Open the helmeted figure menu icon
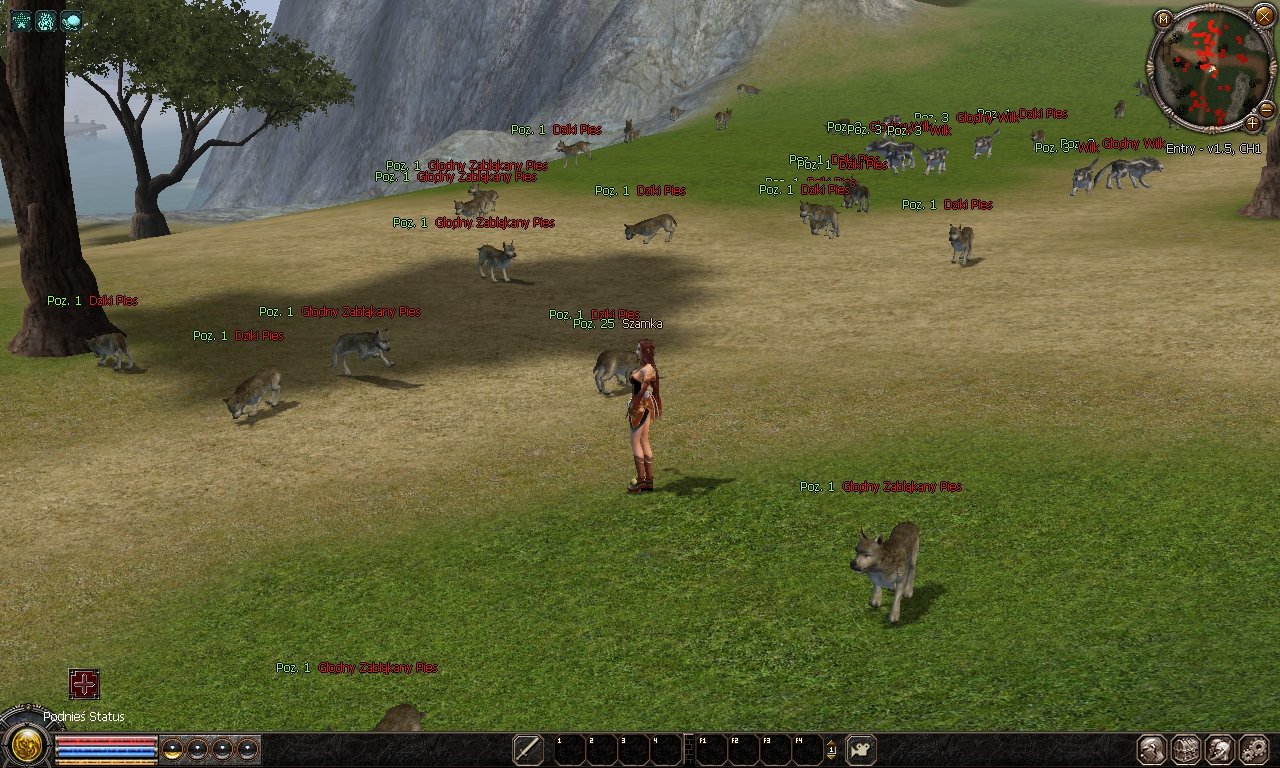Image resolution: width=1280 pixels, height=768 pixels. tap(1219, 749)
